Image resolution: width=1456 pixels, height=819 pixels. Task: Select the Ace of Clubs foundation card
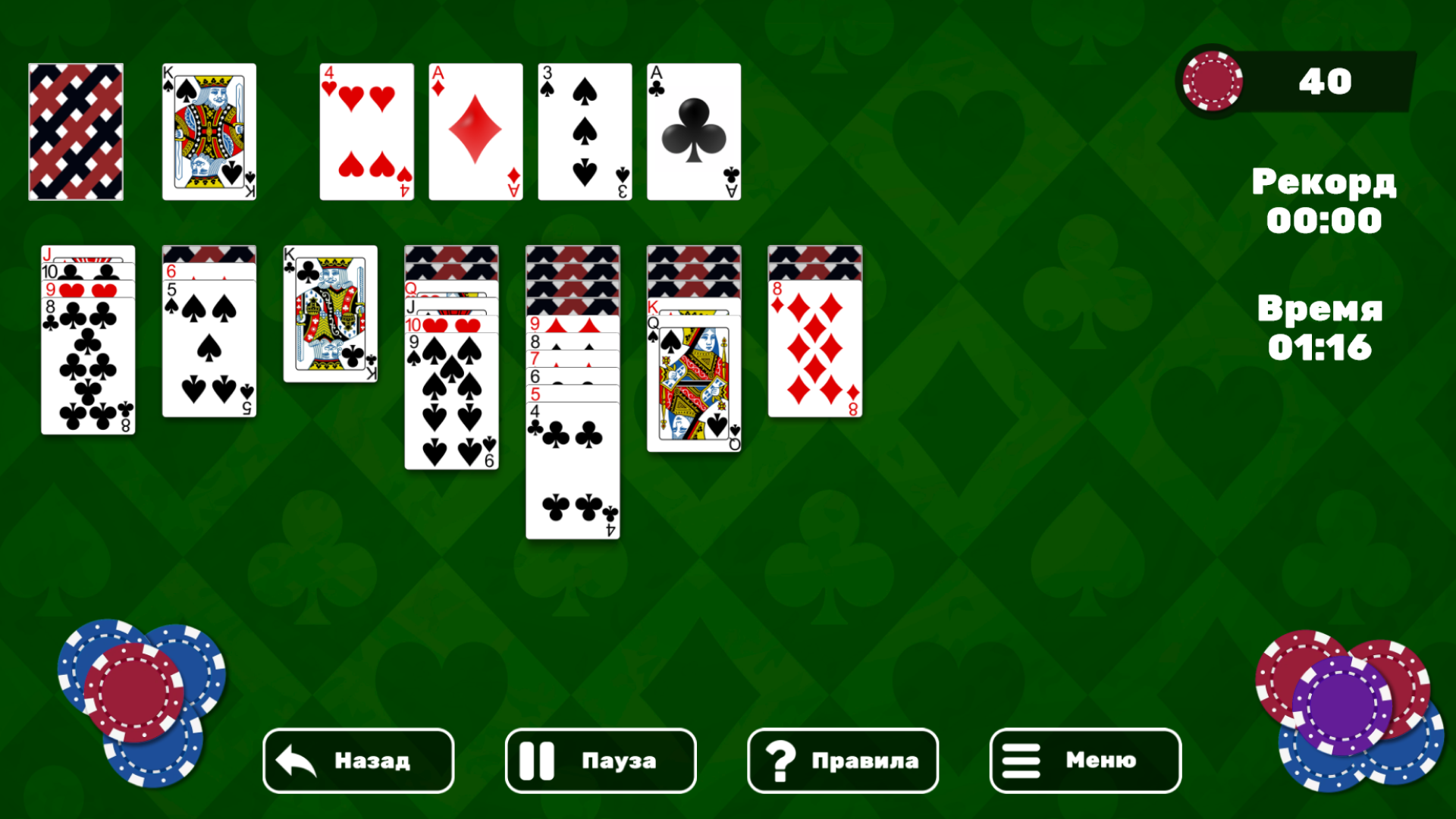[692, 130]
